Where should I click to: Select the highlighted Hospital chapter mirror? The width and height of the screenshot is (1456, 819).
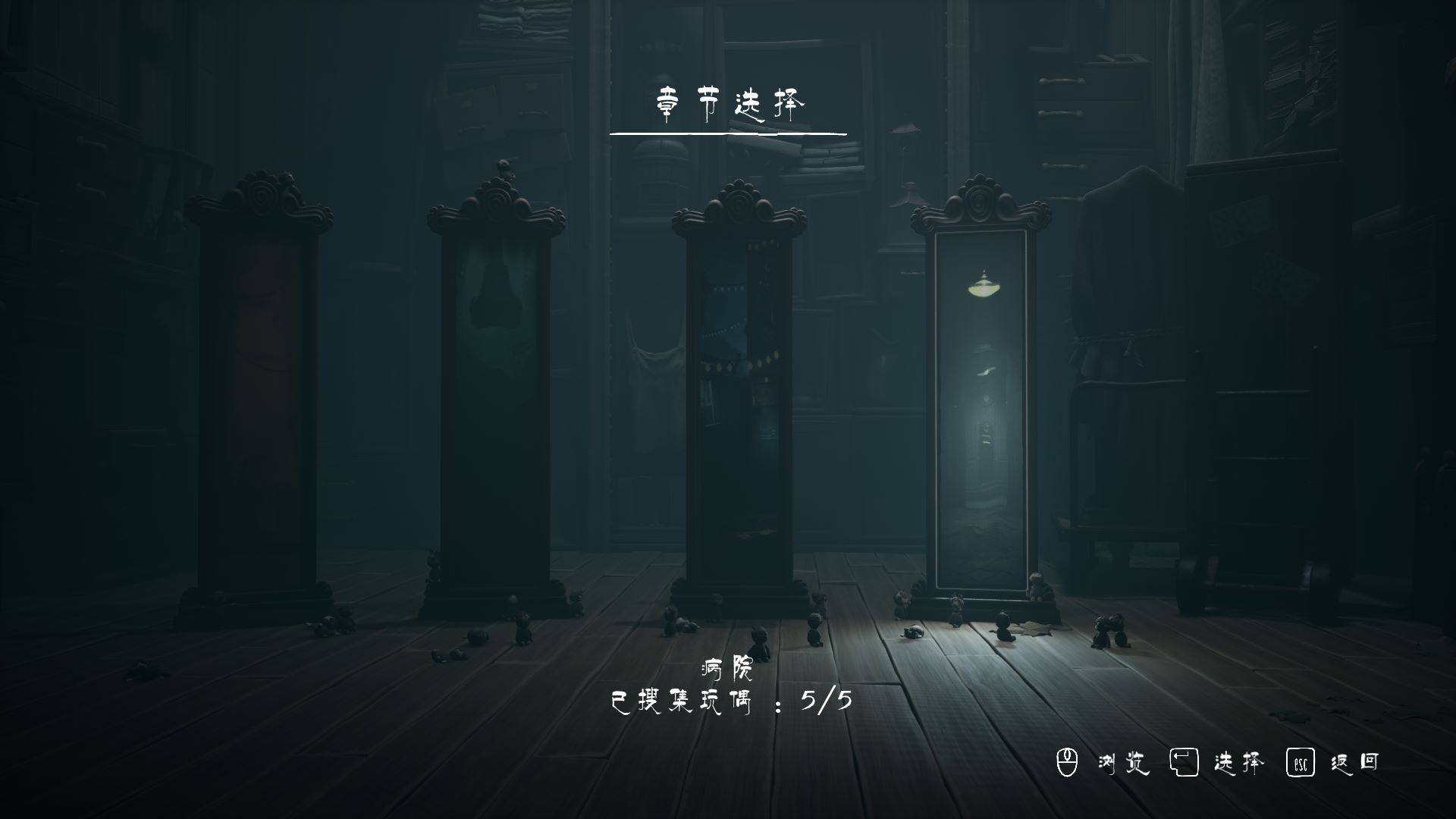pos(981,409)
